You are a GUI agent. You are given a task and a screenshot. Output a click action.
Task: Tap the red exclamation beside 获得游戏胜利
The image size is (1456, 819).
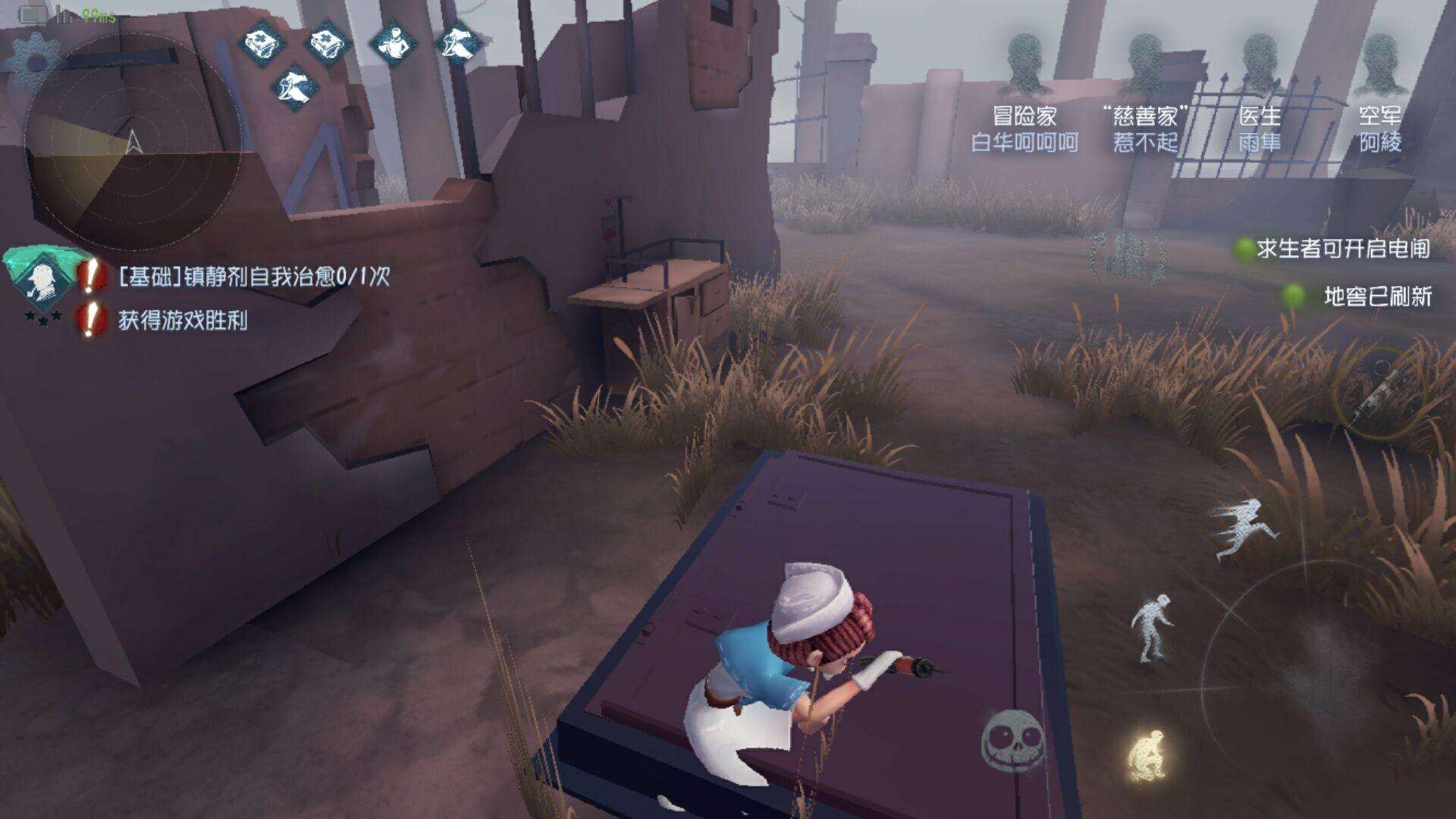[x=89, y=318]
